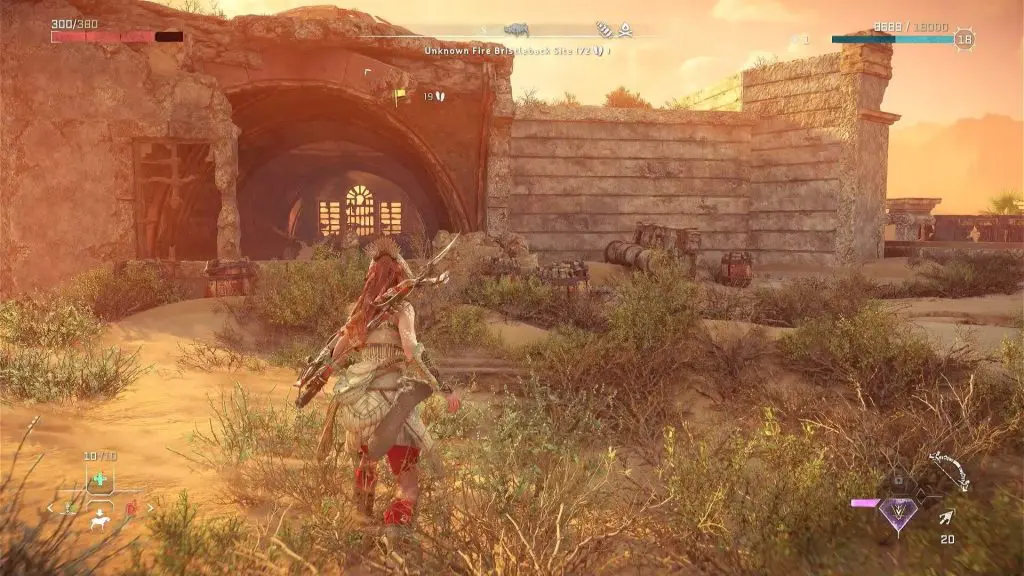Open the level 18 player badge

pyautogui.click(x=964, y=39)
